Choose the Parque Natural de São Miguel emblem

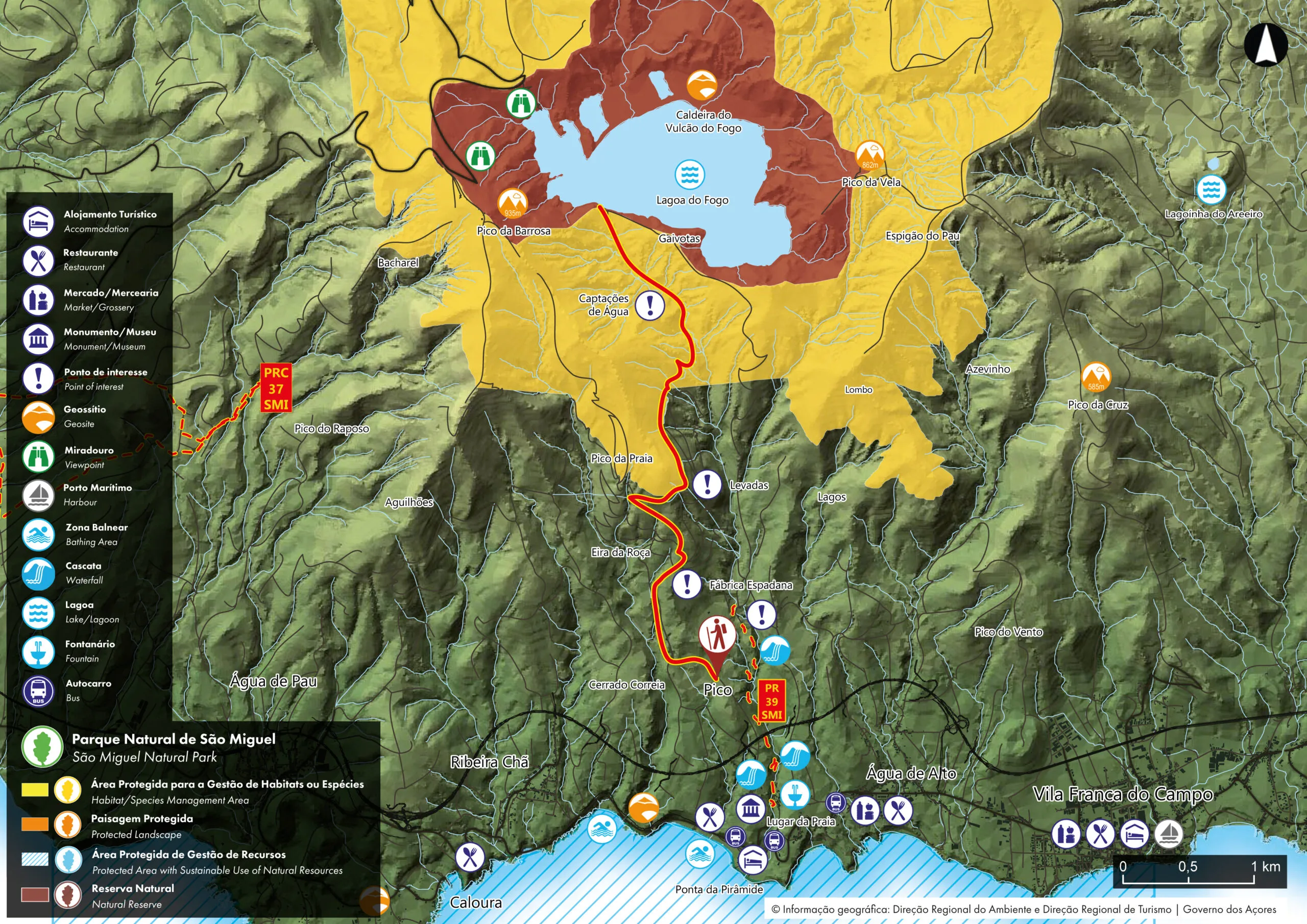coord(42,747)
